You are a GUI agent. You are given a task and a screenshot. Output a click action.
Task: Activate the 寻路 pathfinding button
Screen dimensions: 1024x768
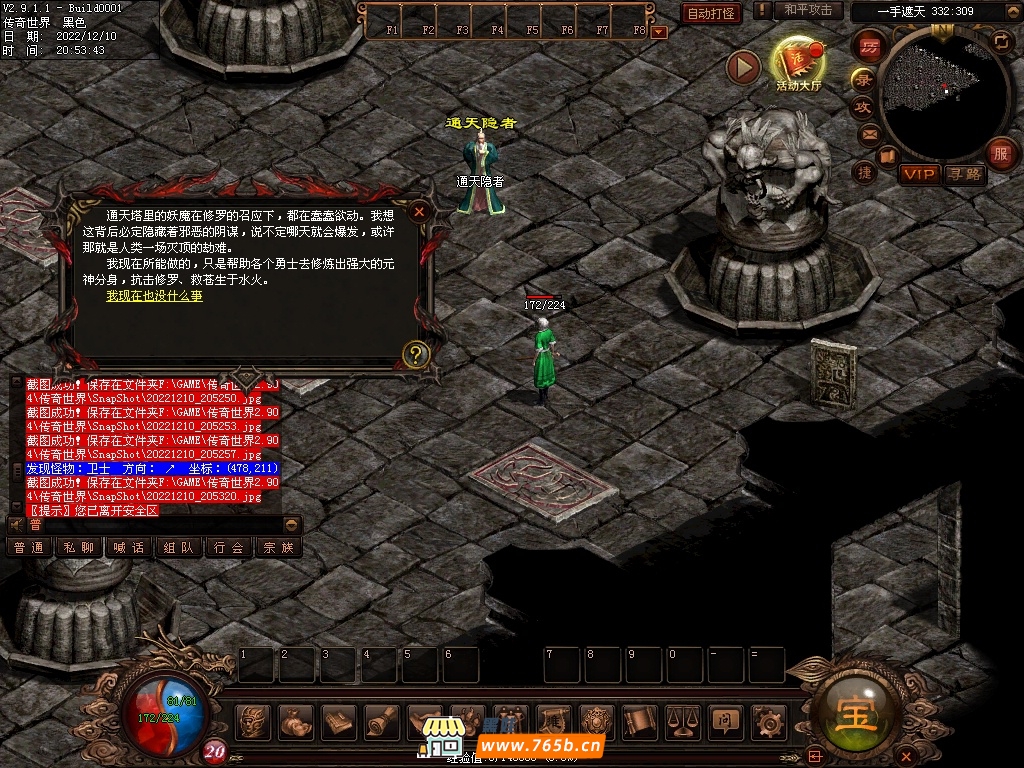pyautogui.click(x=965, y=174)
